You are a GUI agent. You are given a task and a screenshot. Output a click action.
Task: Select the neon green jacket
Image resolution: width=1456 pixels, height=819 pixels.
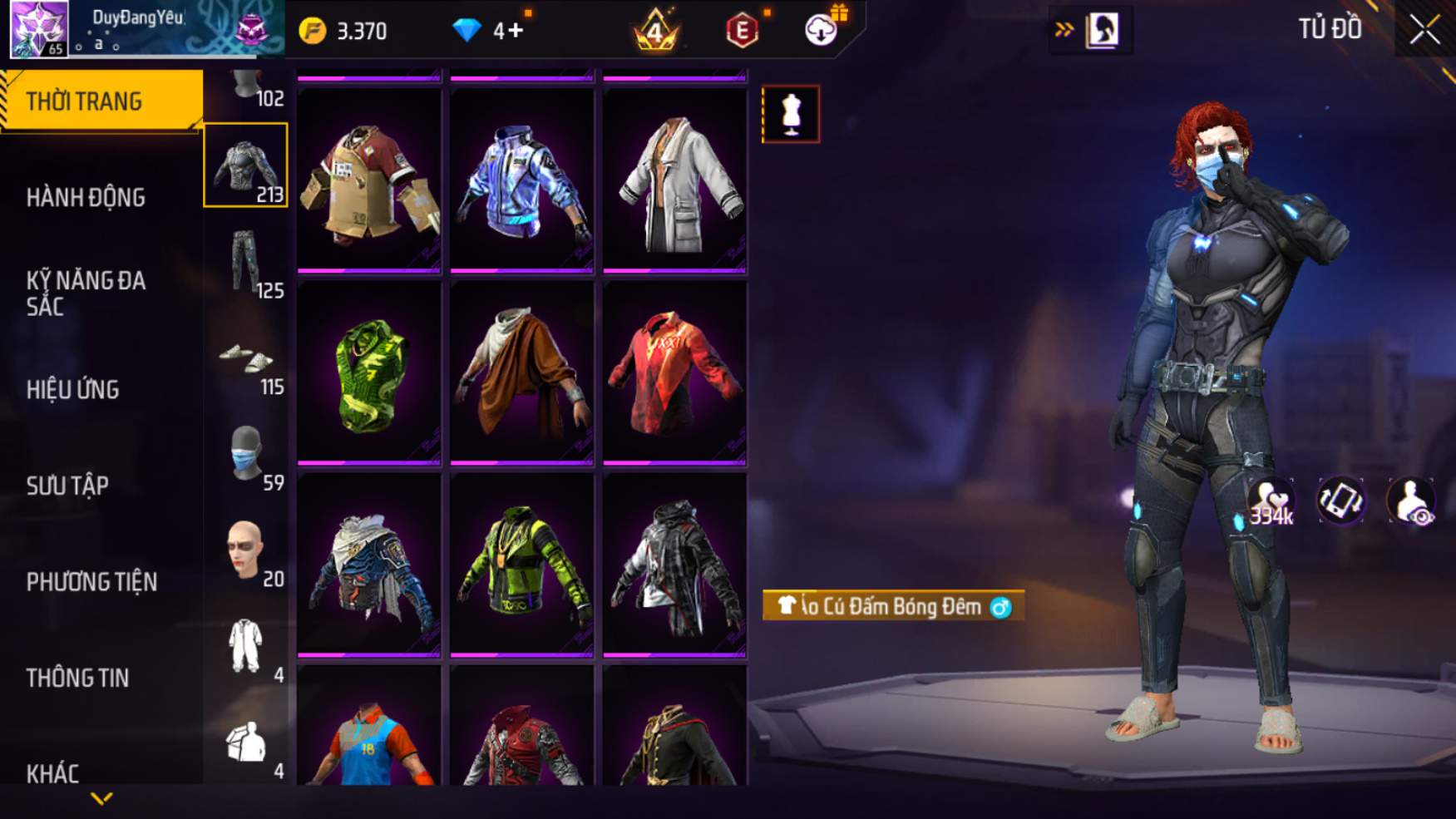(521, 565)
